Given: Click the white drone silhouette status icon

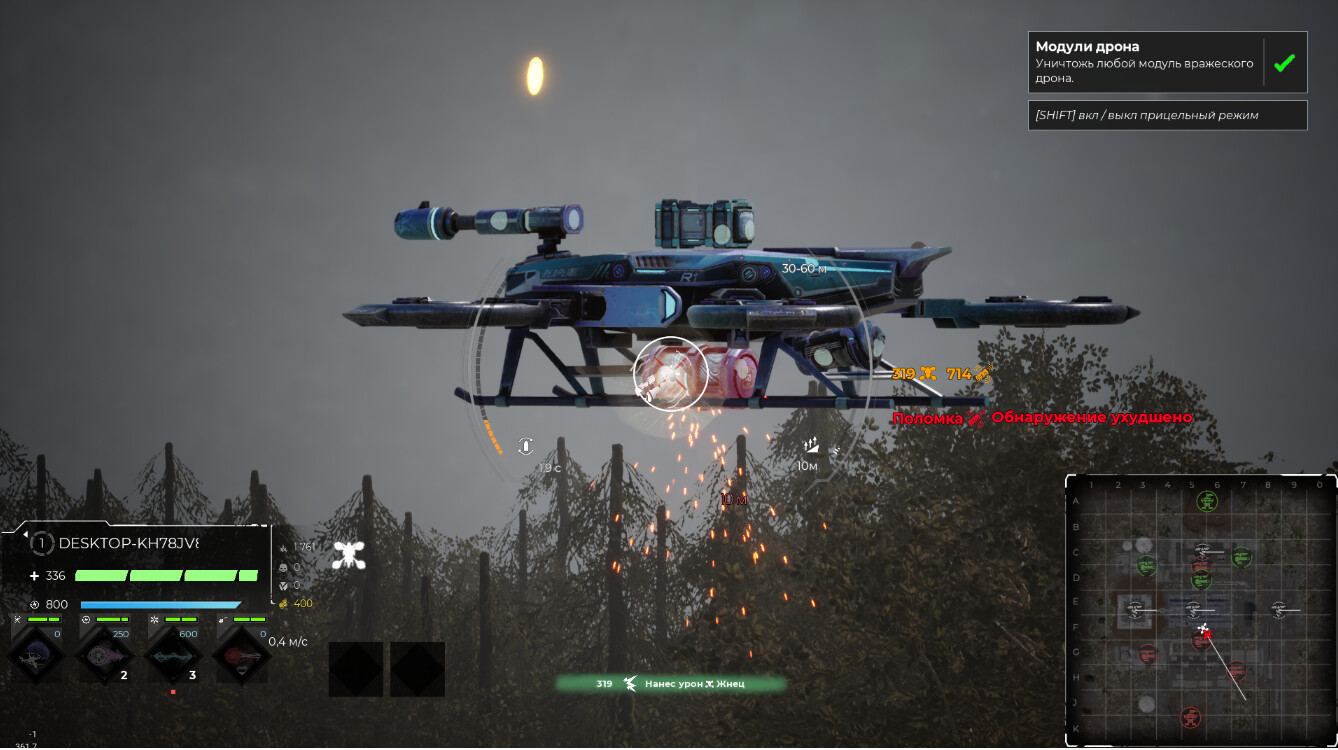Looking at the screenshot, I should point(350,554).
